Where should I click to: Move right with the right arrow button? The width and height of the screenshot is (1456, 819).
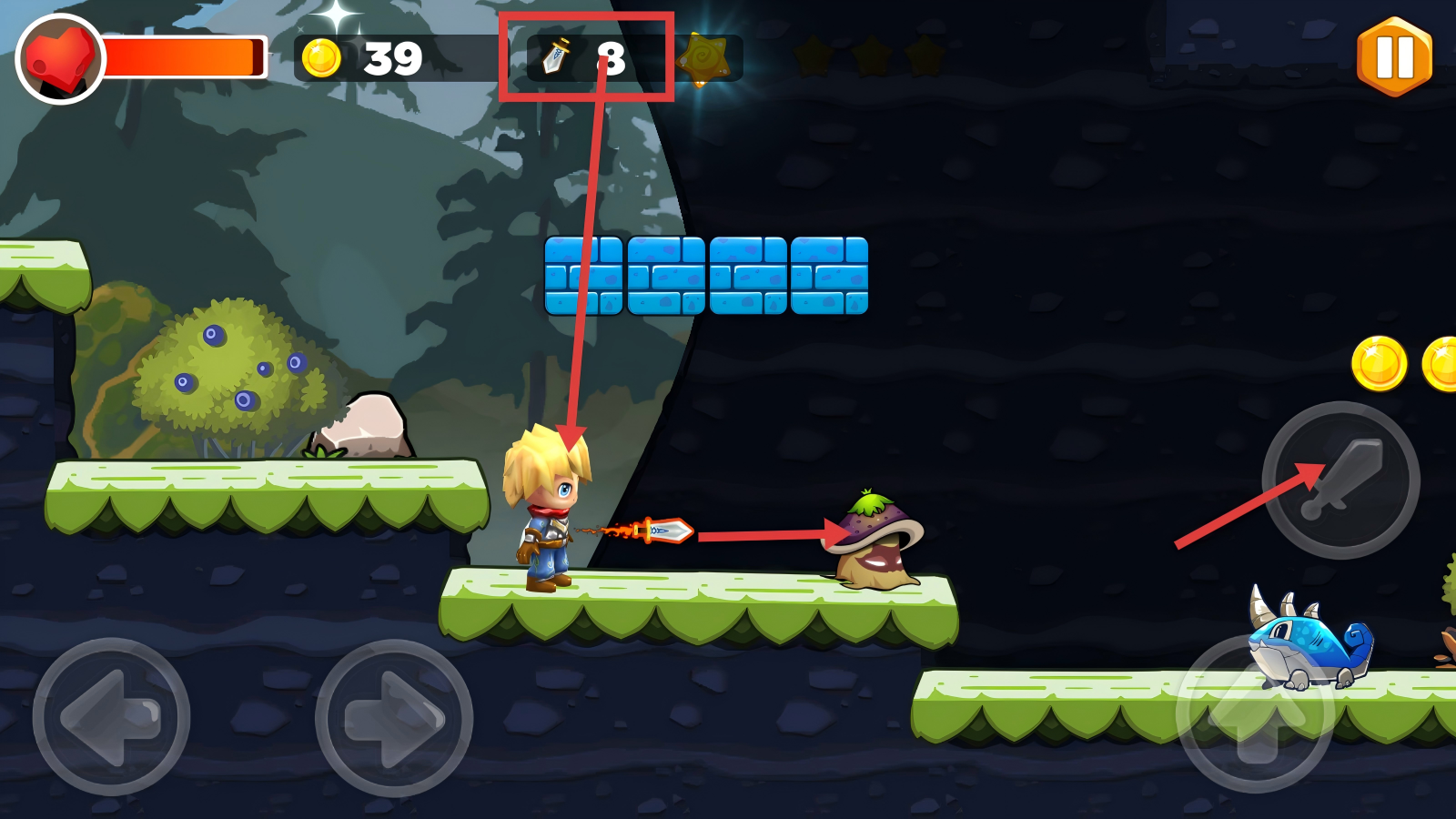coord(393,717)
